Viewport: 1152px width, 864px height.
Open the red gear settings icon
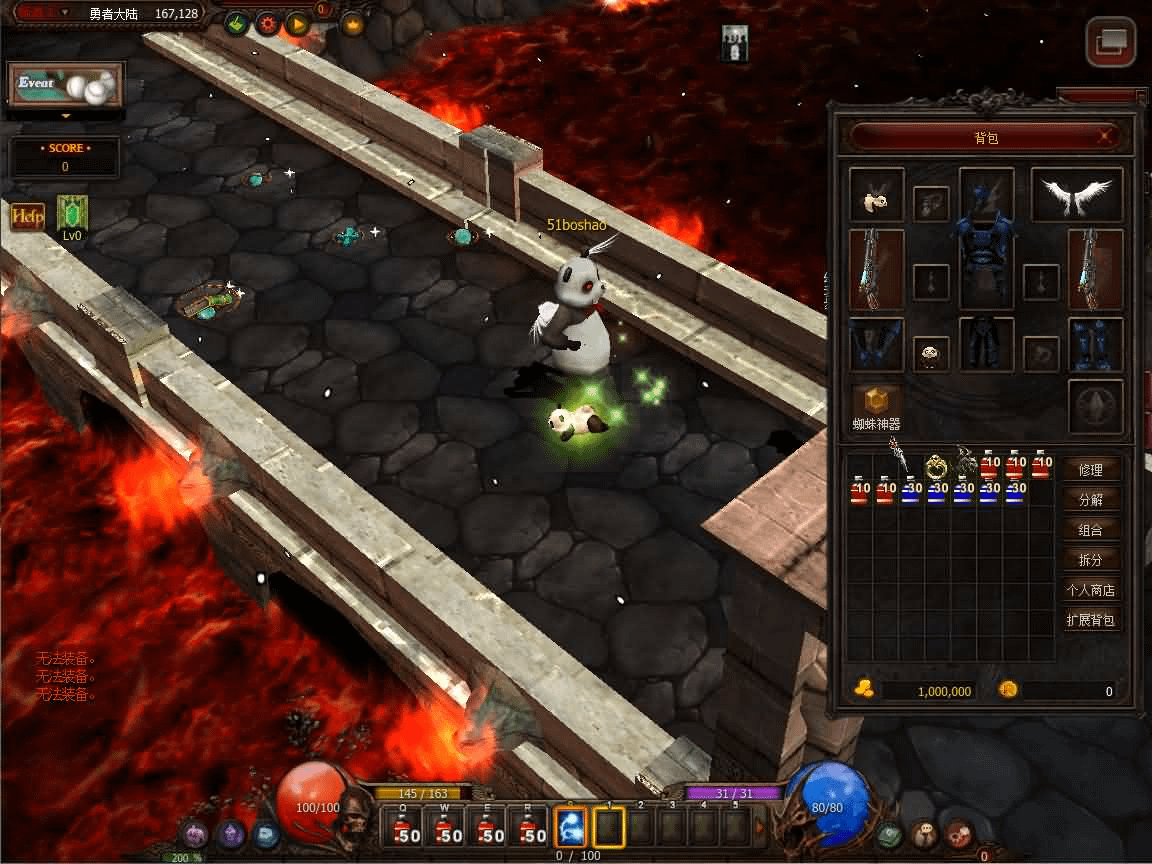[x=268, y=24]
